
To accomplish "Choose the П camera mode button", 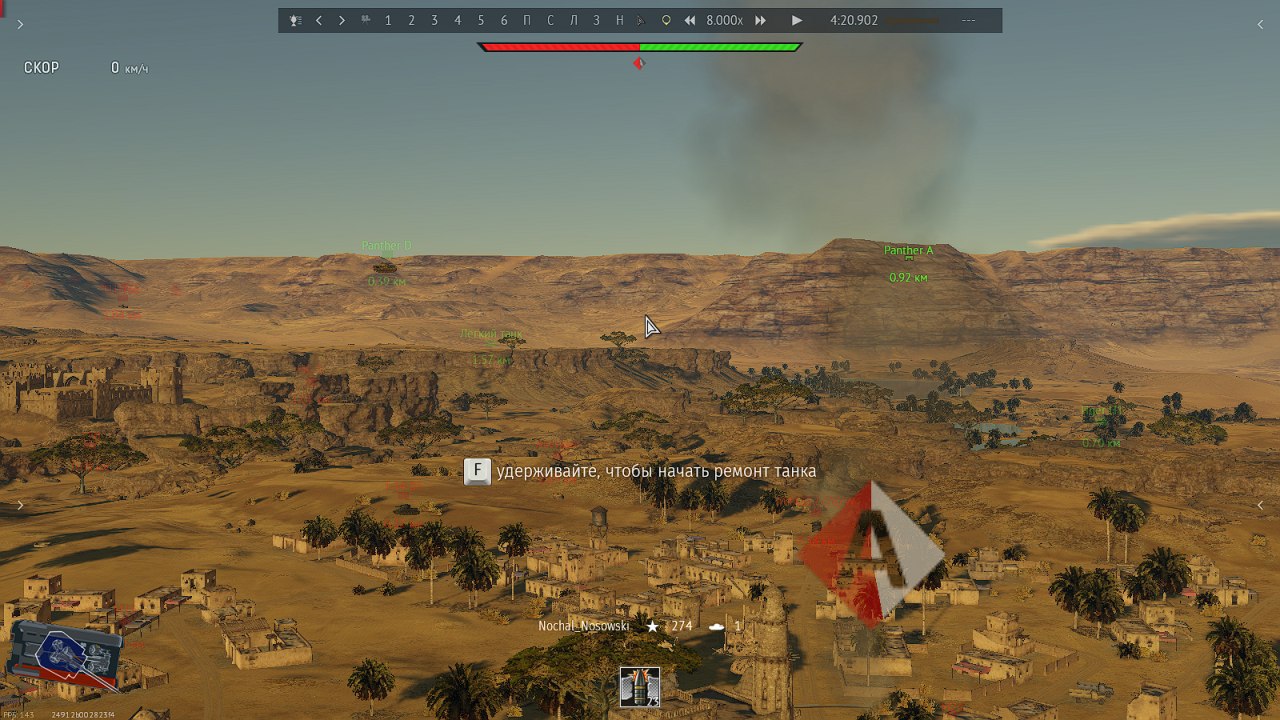I will point(527,20).
